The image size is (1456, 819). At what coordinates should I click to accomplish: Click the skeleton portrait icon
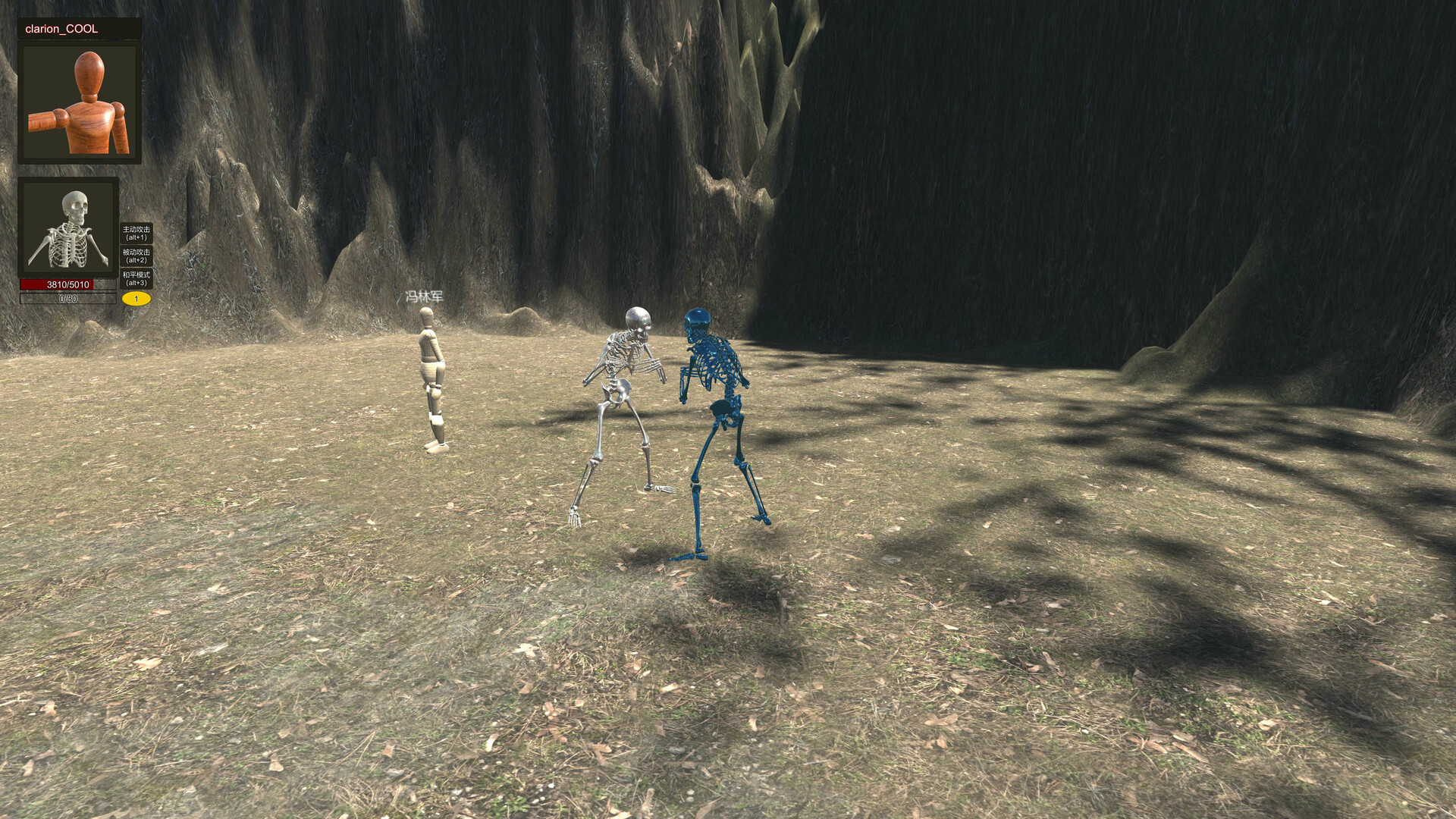tap(70, 227)
